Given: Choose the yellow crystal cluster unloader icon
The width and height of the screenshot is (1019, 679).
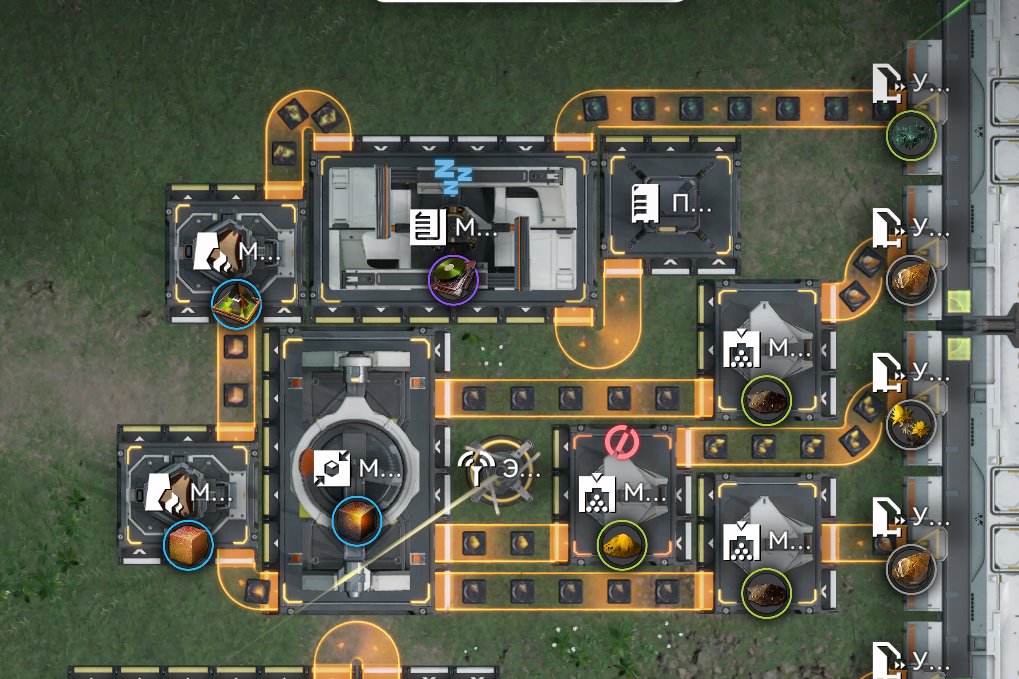Looking at the screenshot, I should pyautogui.click(x=911, y=424).
